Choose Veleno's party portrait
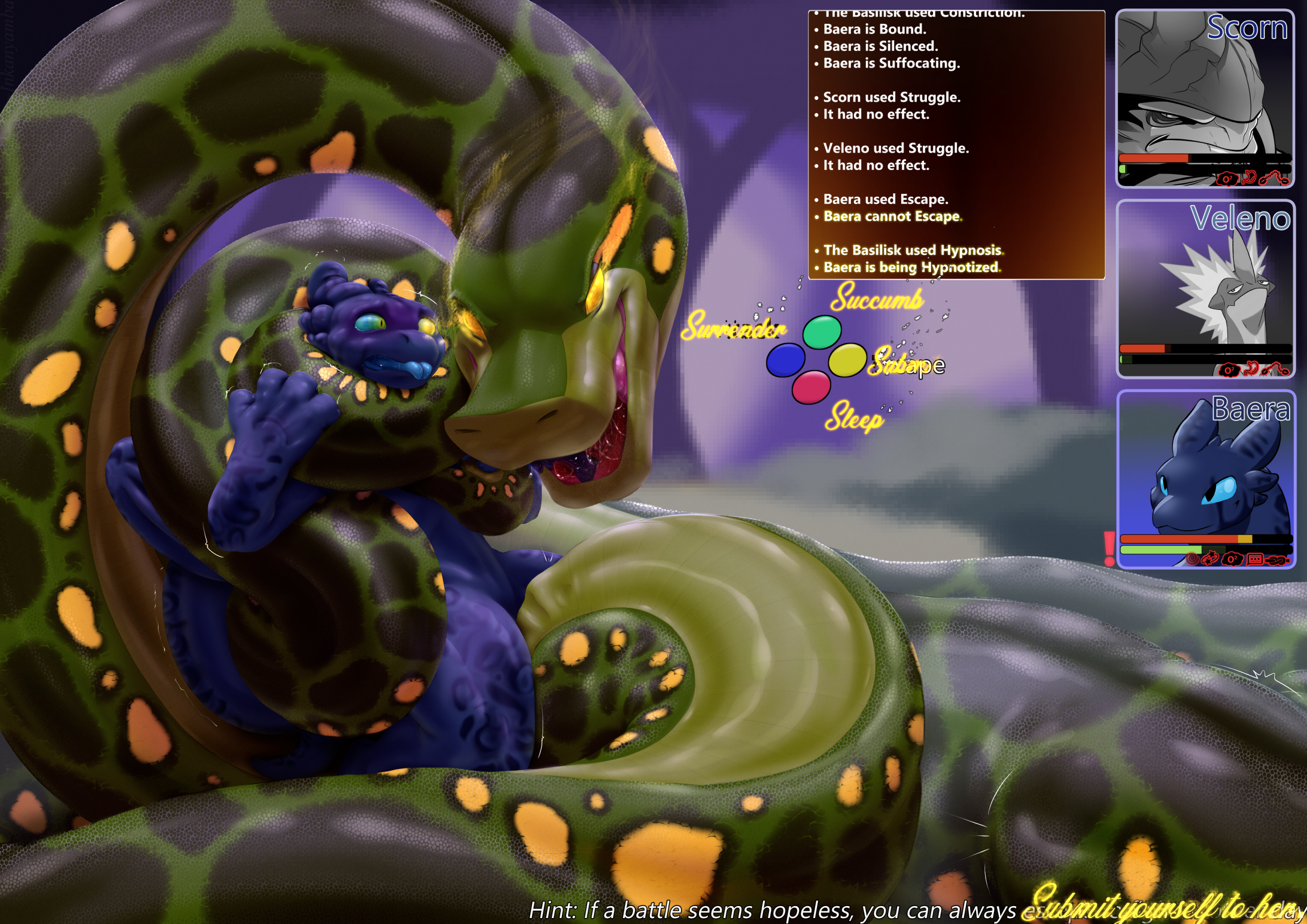The height and width of the screenshot is (924, 1307). point(1205,288)
